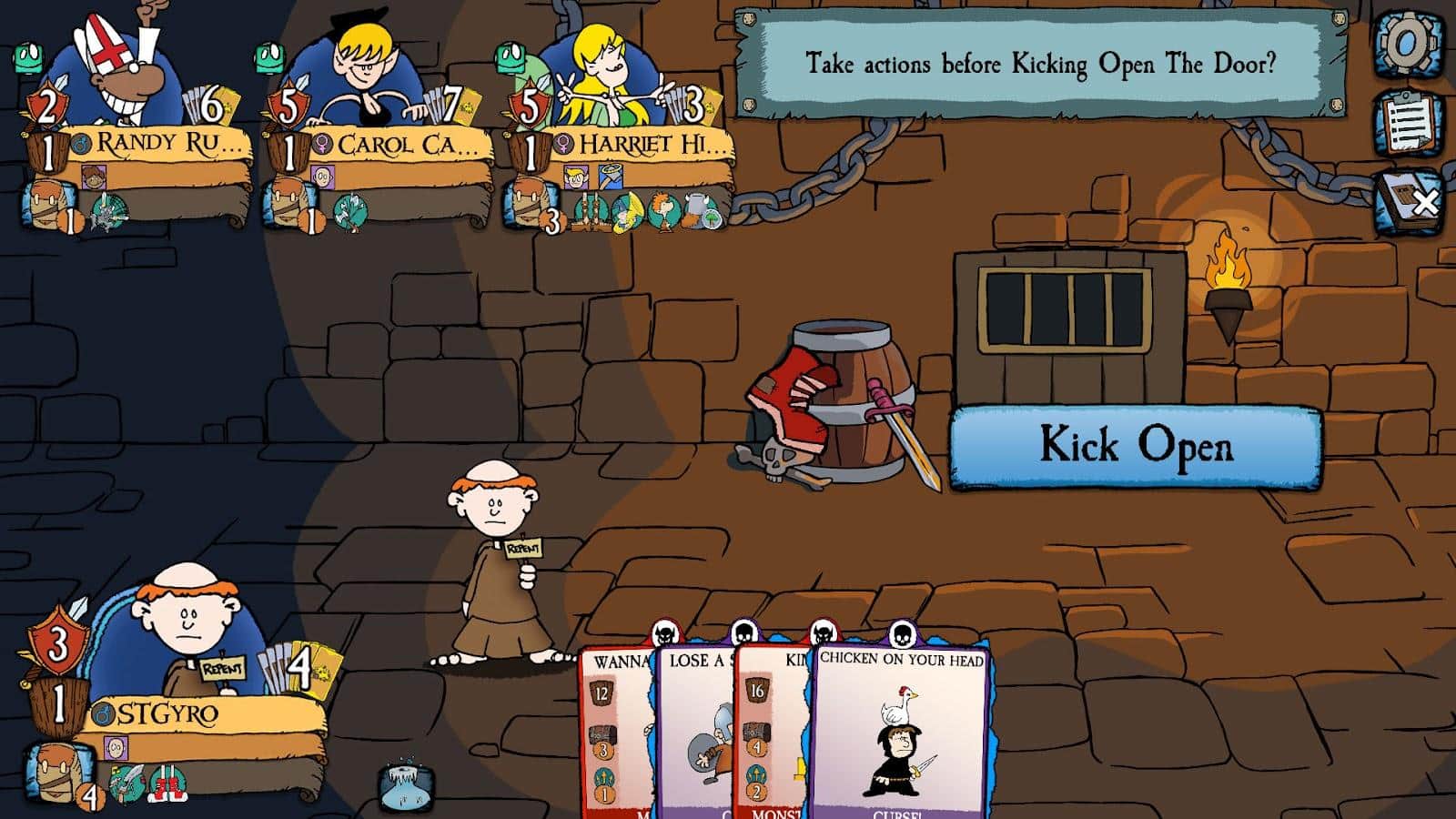Select STGyro's equipped red boots

pos(167,783)
